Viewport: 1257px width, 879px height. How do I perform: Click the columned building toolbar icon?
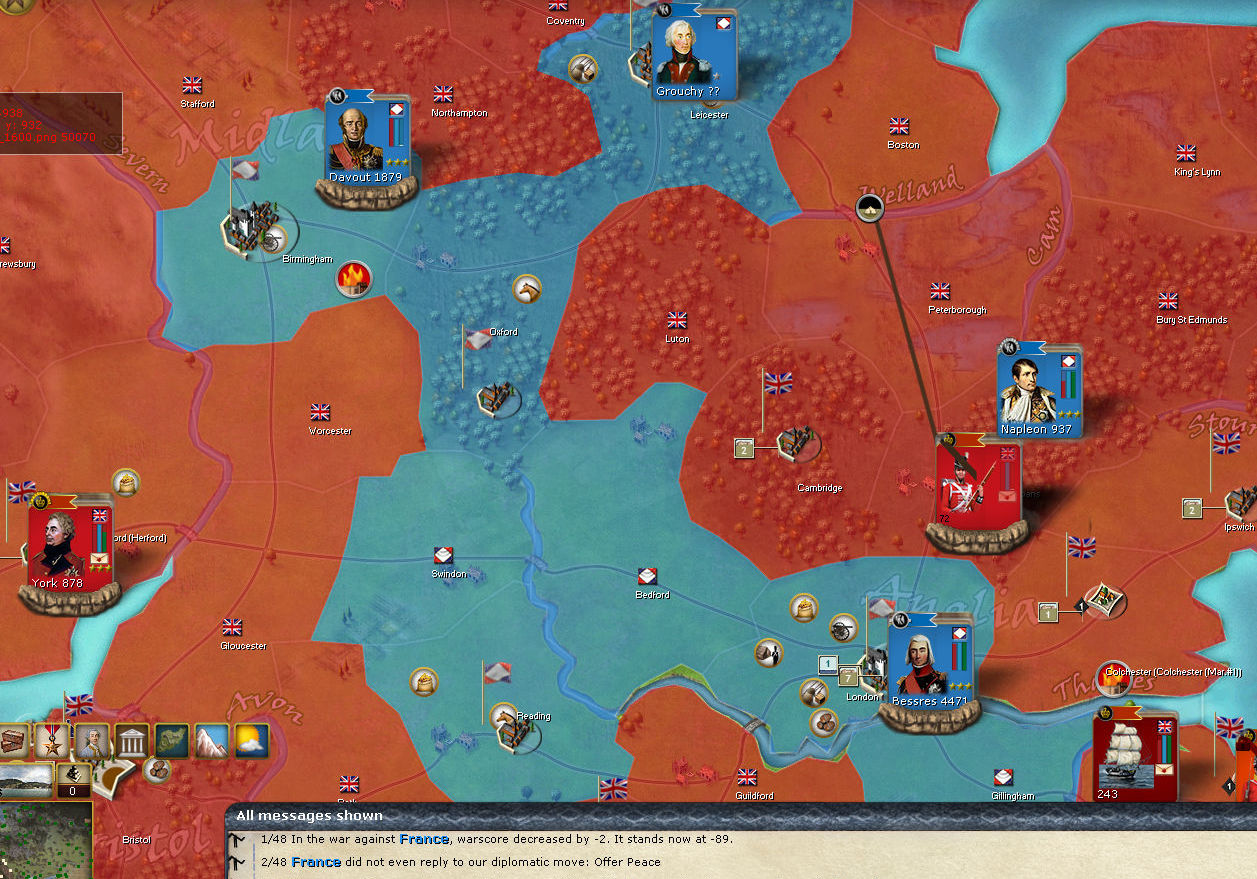pos(132,741)
